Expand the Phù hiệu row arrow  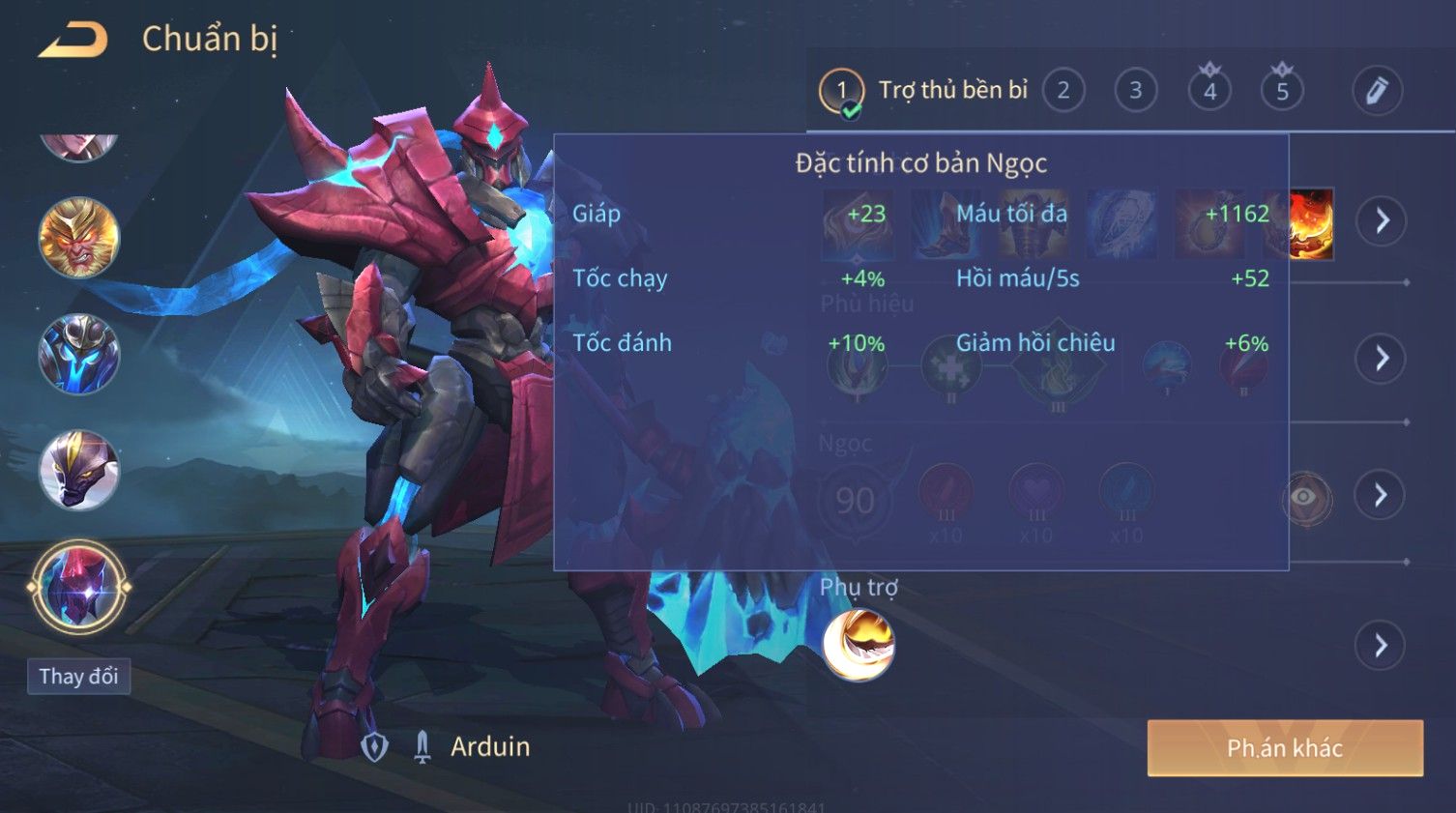[1382, 359]
